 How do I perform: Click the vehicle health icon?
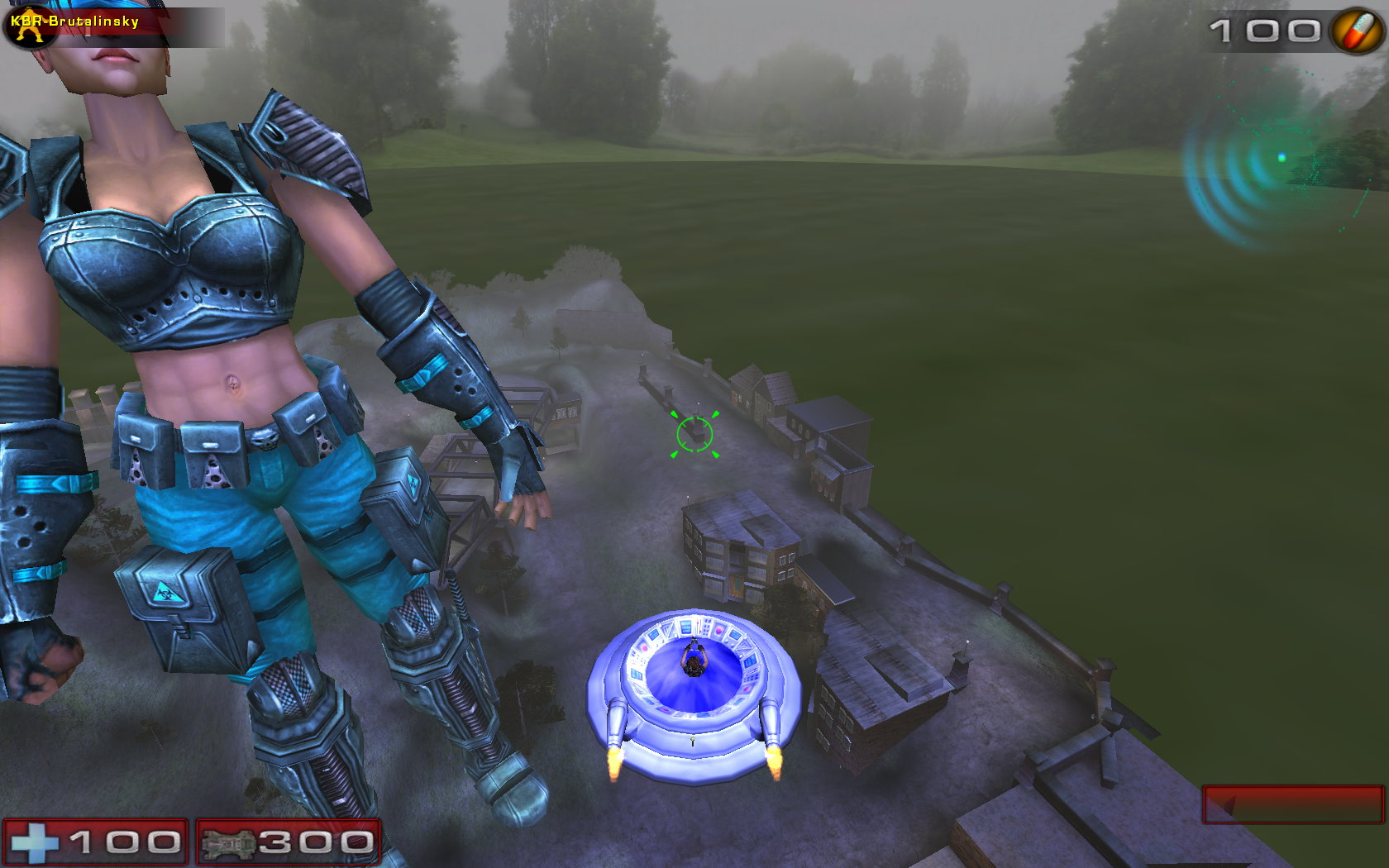[226, 843]
